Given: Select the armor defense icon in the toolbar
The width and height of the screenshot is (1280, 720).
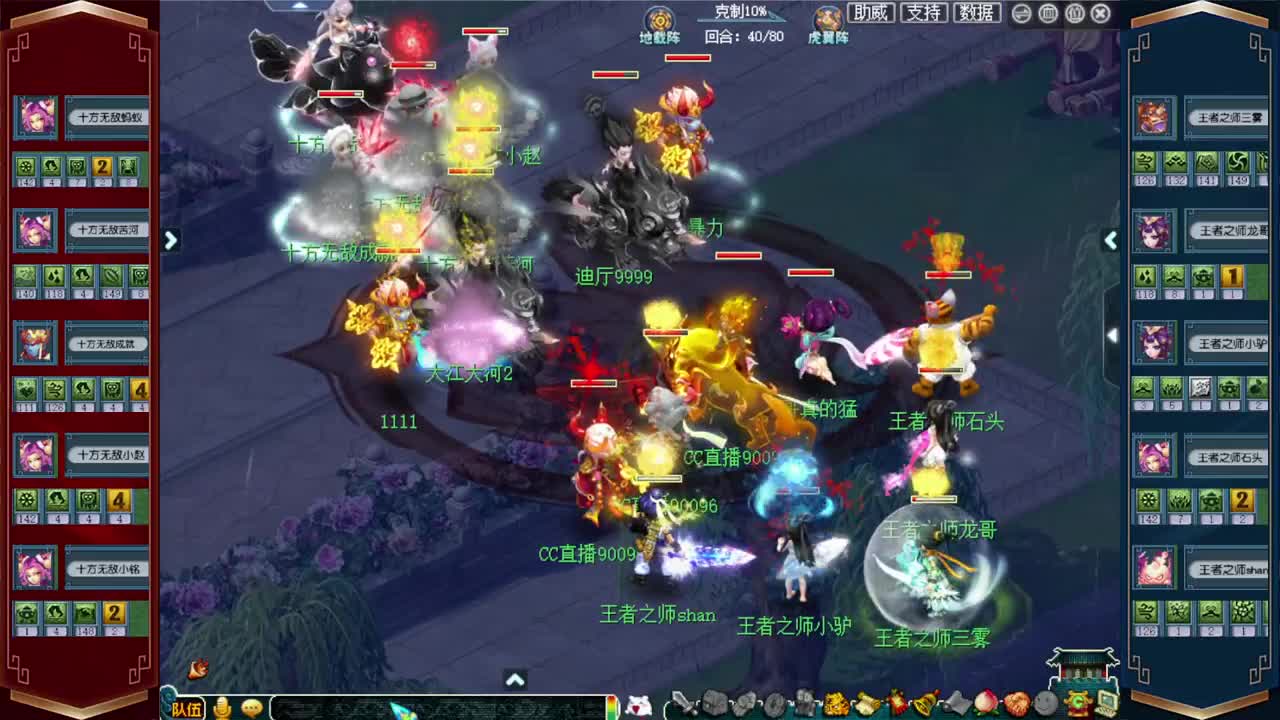Looking at the screenshot, I should point(714,703).
